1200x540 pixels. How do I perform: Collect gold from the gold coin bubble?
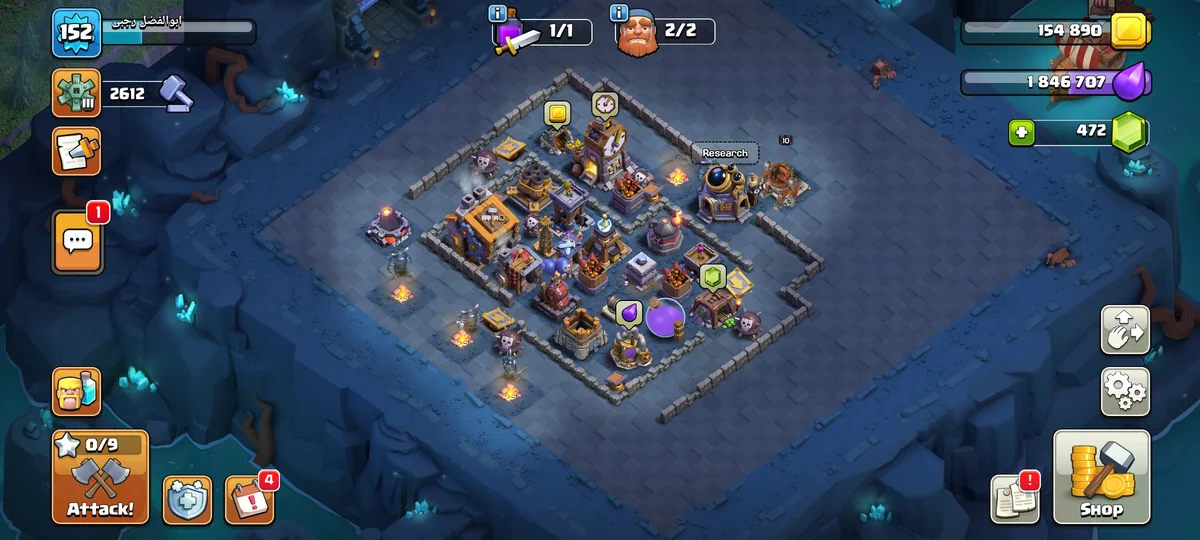557,113
